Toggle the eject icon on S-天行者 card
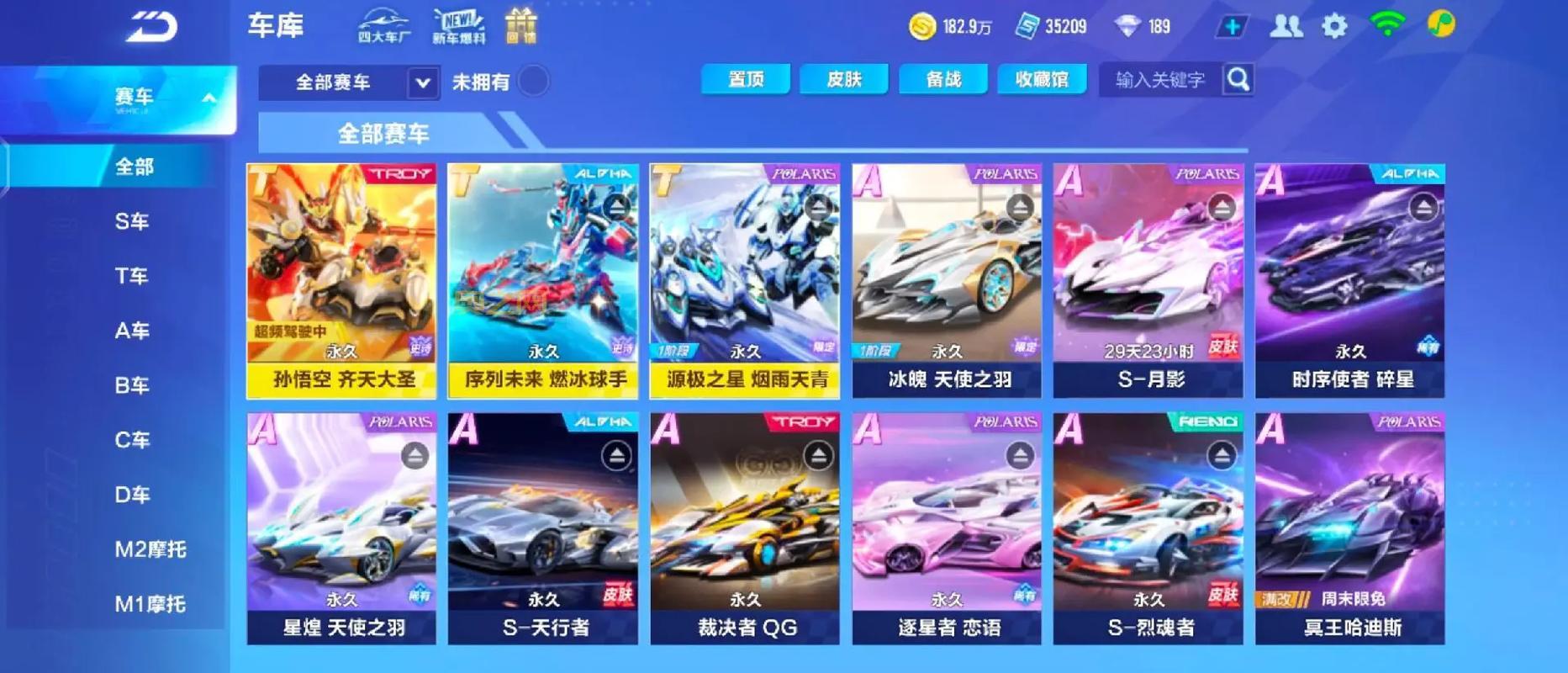 pyautogui.click(x=617, y=454)
